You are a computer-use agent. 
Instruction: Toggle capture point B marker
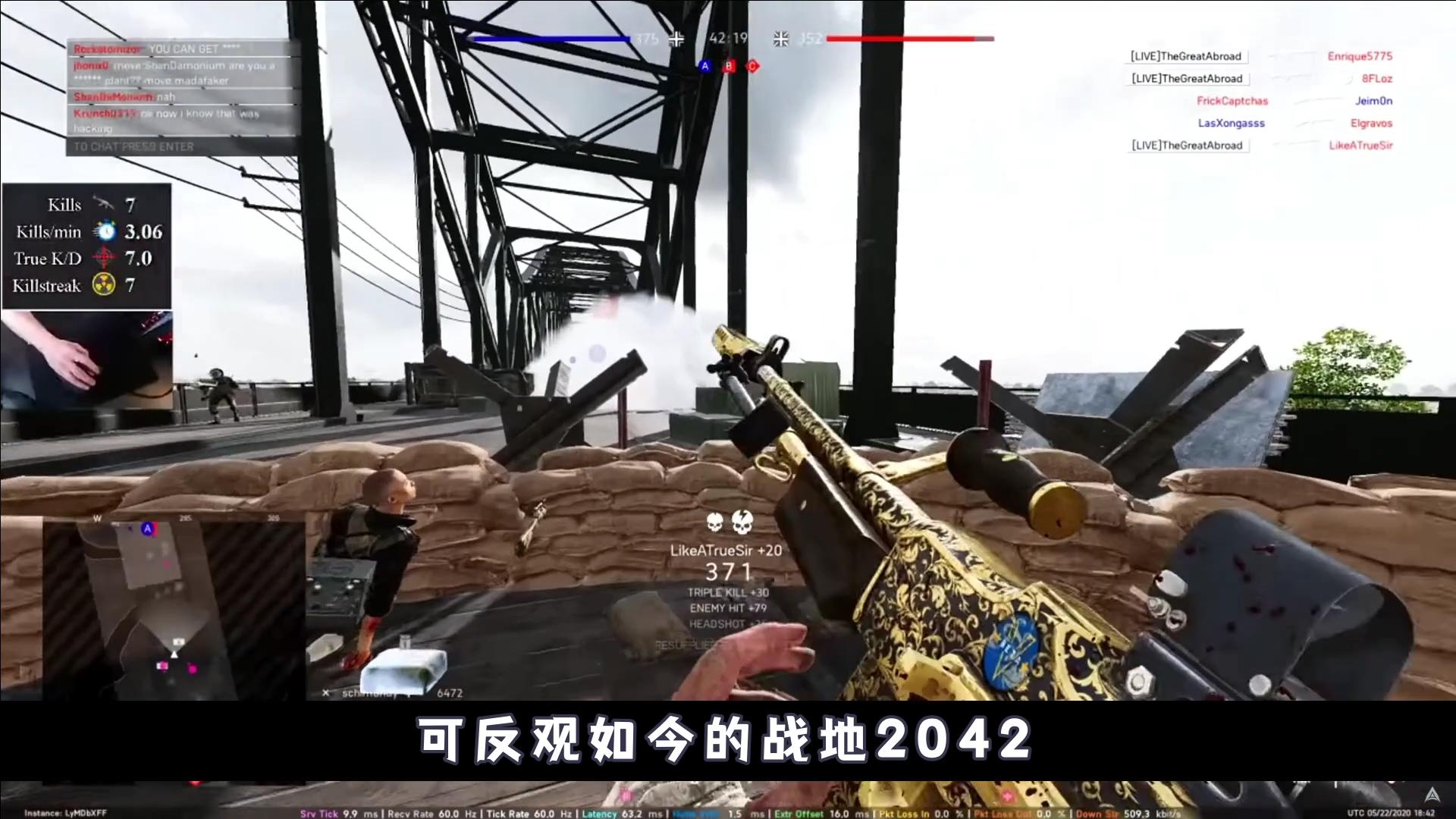click(728, 67)
